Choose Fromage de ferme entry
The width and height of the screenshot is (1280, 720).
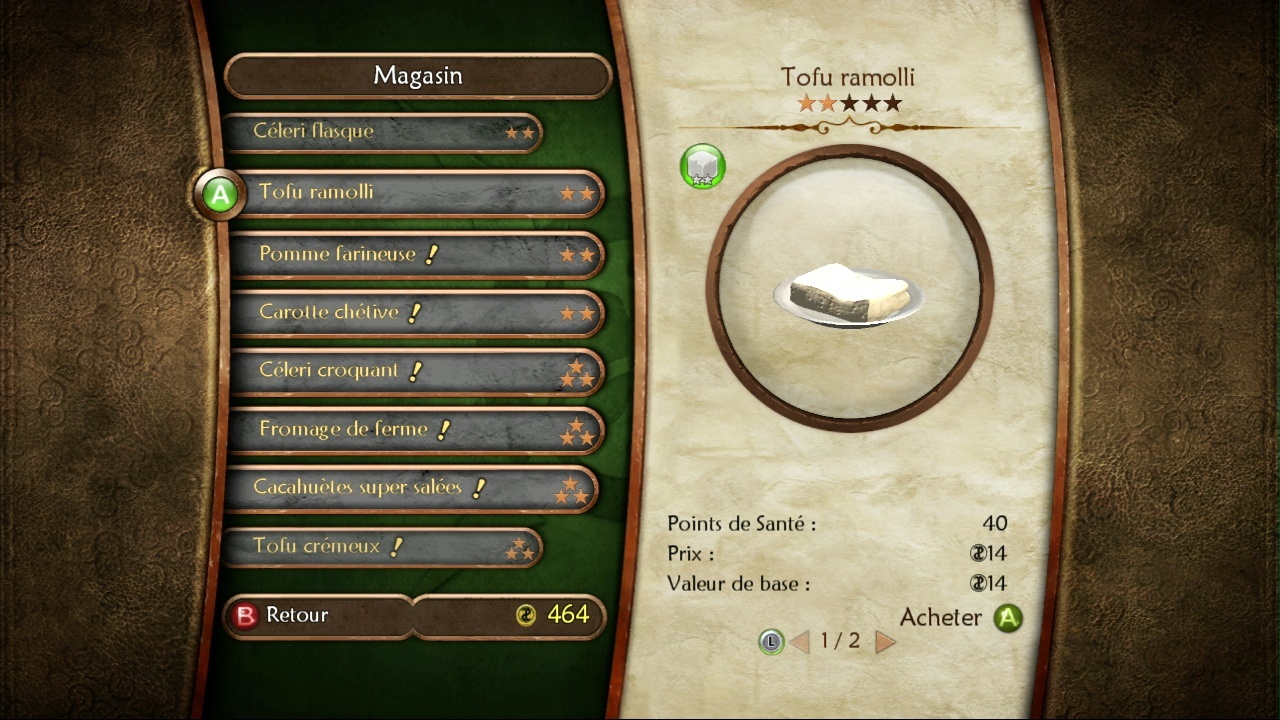pyautogui.click(x=416, y=430)
